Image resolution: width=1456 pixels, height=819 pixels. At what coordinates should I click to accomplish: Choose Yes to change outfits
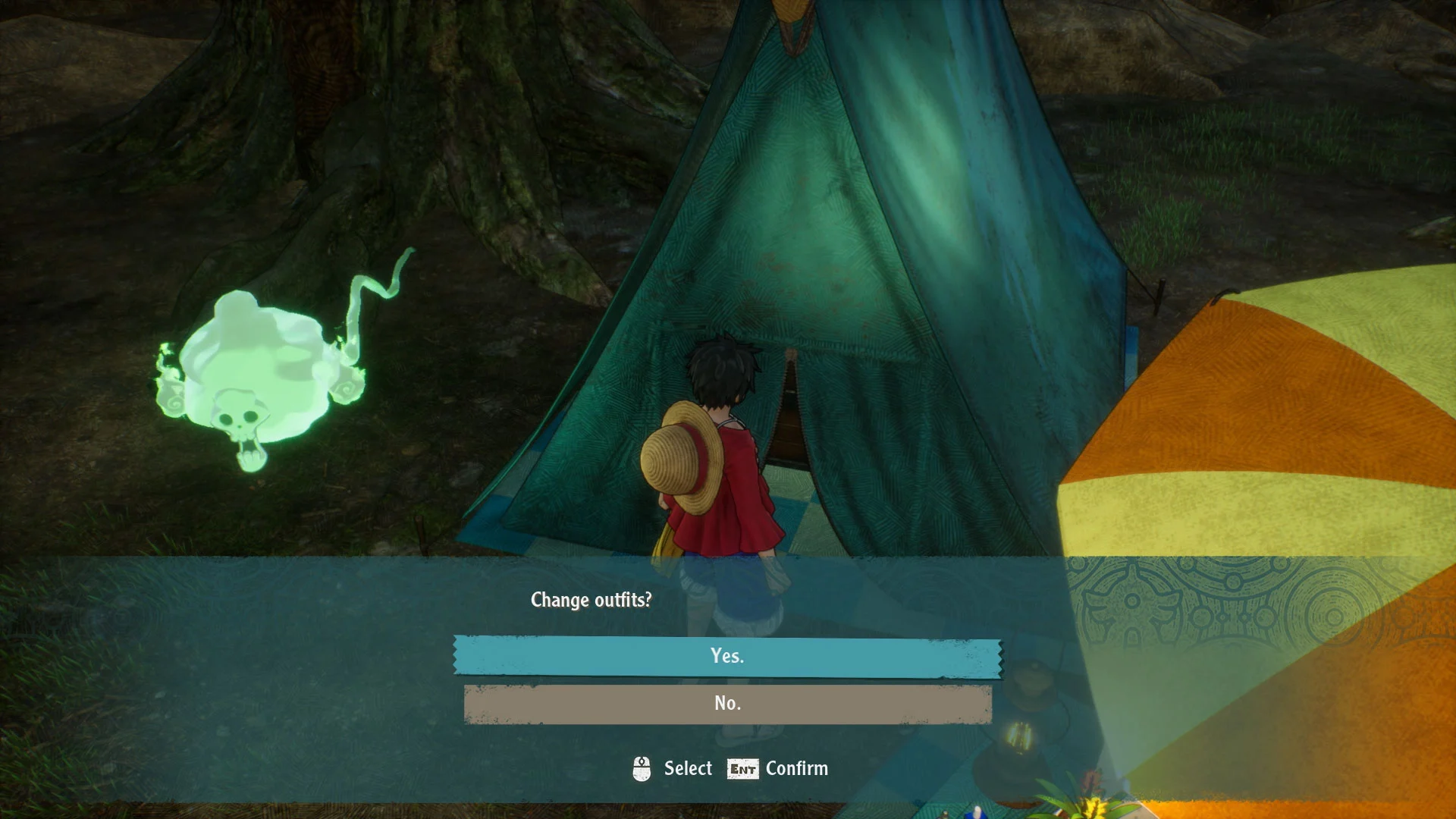pos(727,656)
